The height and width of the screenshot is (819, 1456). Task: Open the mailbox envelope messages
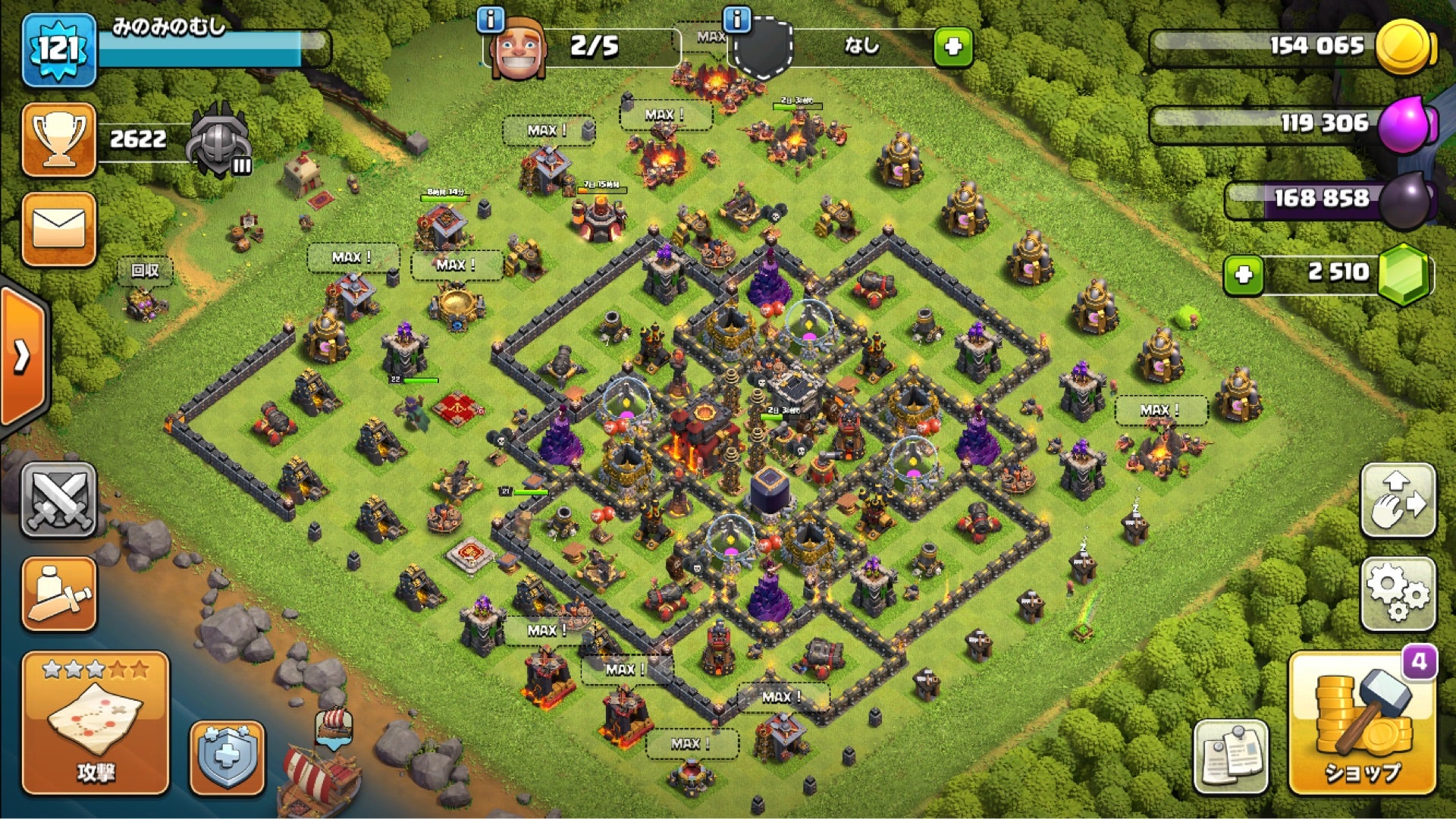59,229
